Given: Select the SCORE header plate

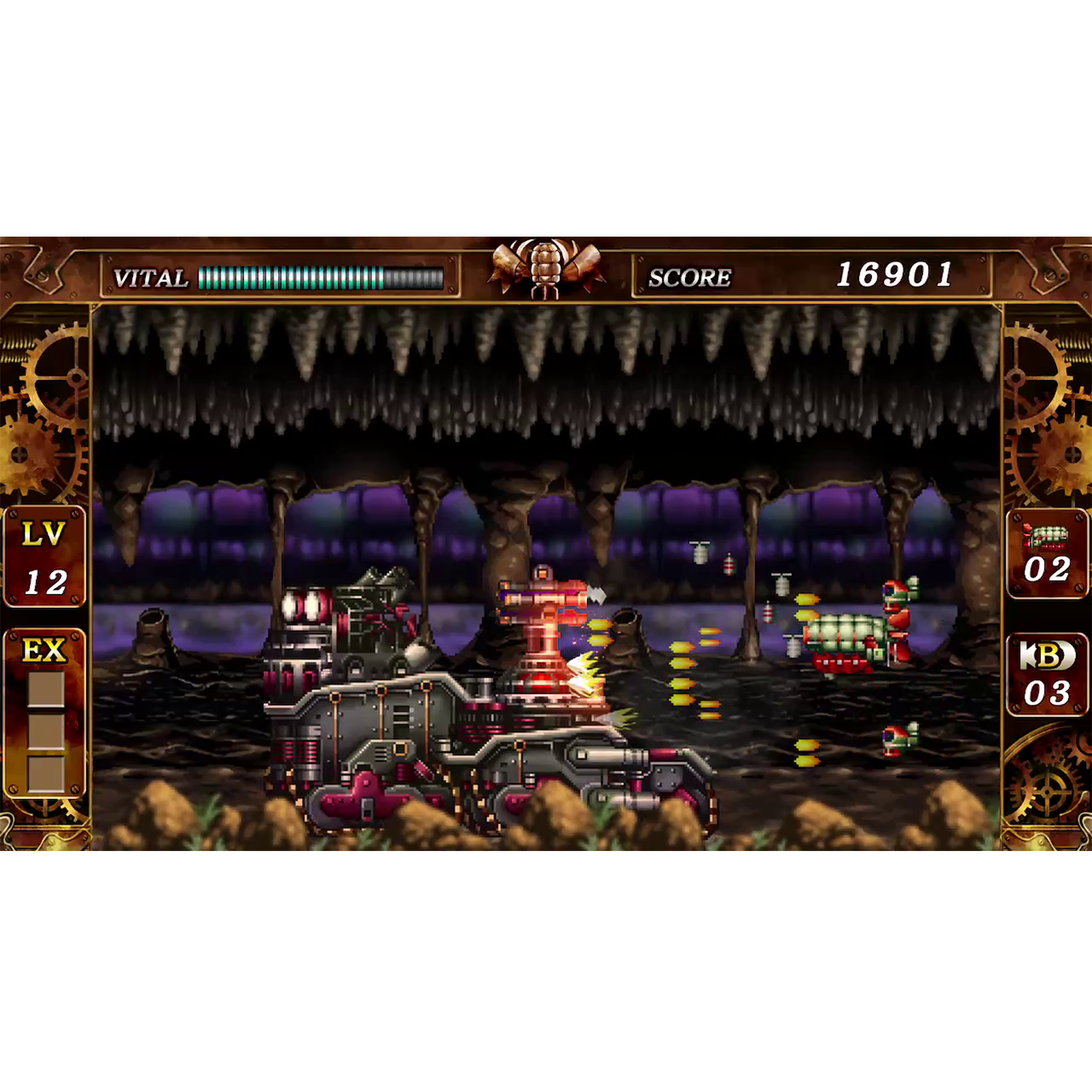Looking at the screenshot, I should (690, 275).
